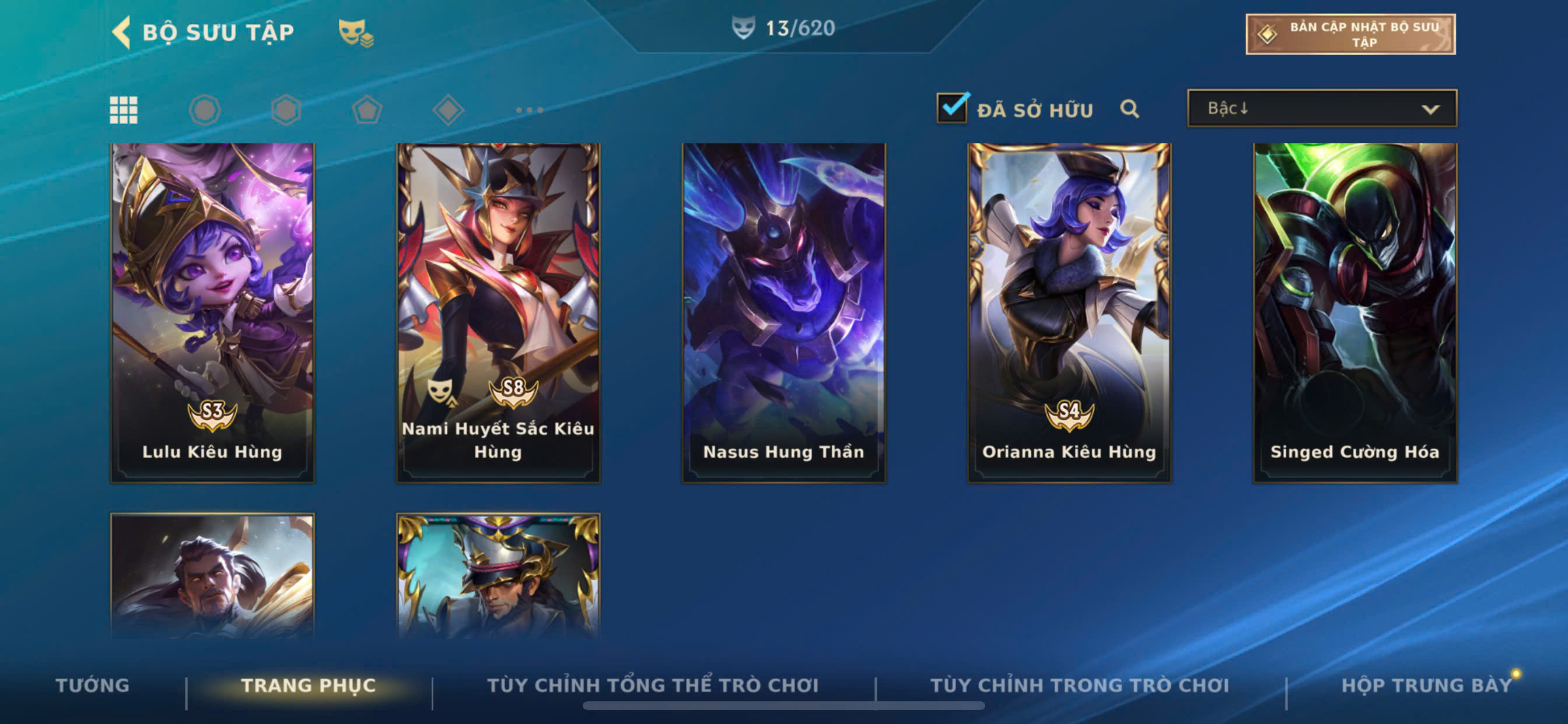The image size is (1568, 724).
Task: Open the gold mask and coins icon
Action: (355, 33)
